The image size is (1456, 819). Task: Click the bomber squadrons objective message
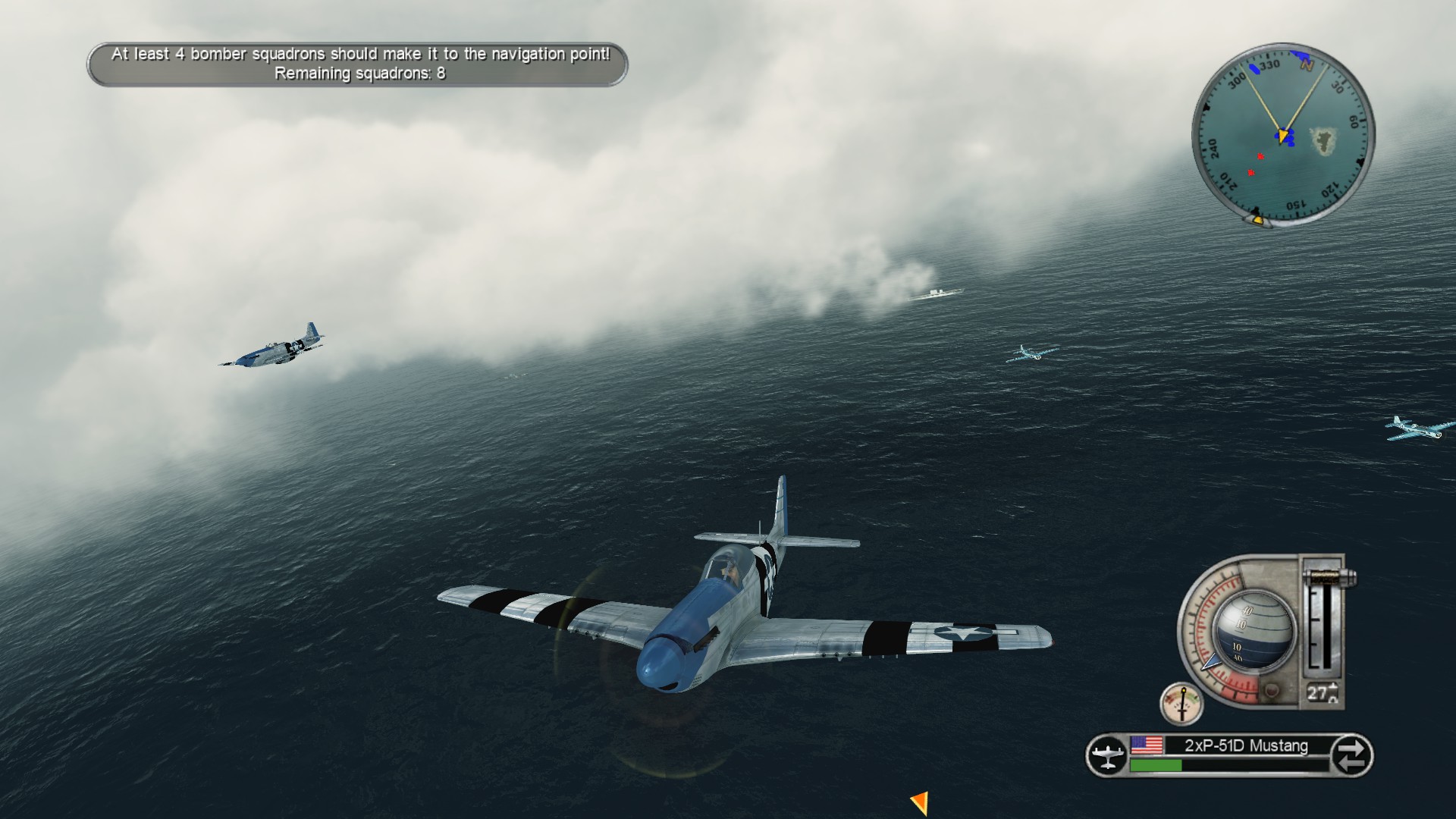click(362, 54)
